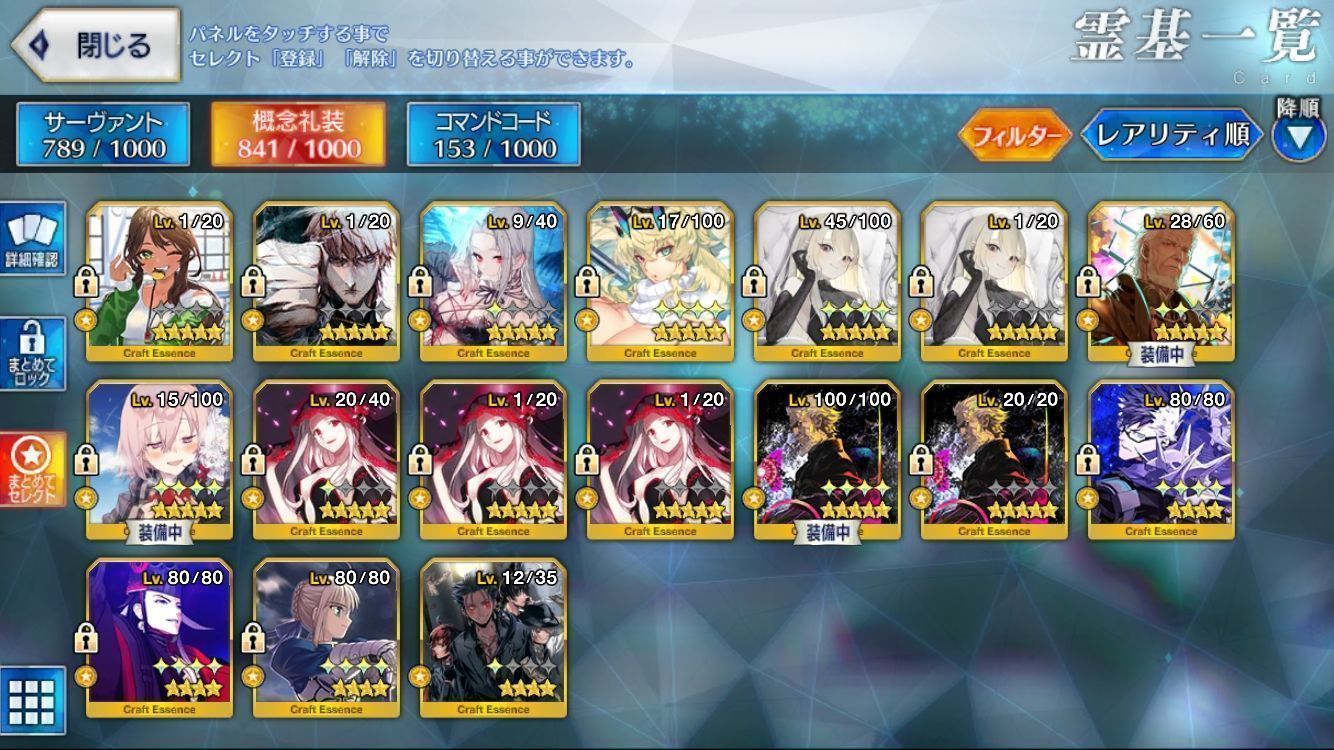Select the Lv. 1/20 green-jacket girl card
1334x750 pixels.
point(160,281)
